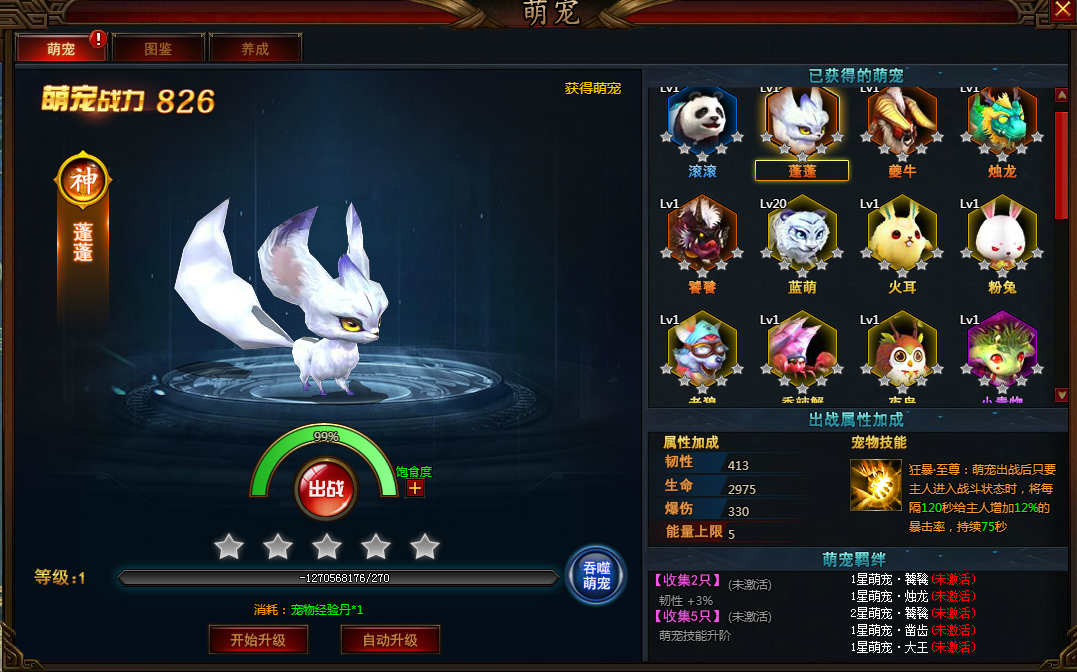Pick the white fox pet 蓬蓬
The width and height of the screenshot is (1077, 672).
click(x=802, y=122)
